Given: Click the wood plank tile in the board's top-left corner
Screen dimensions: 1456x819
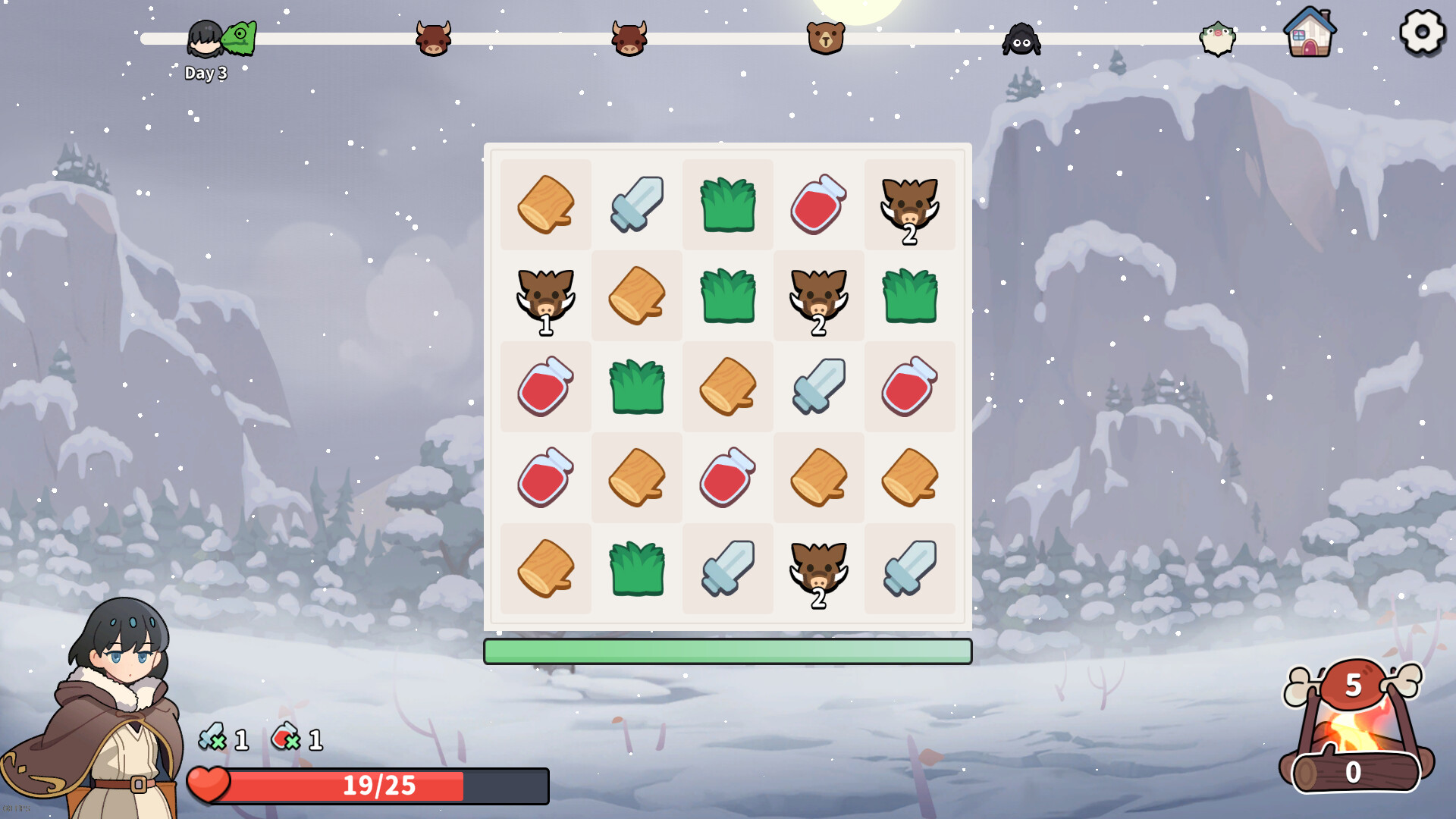Looking at the screenshot, I should click(545, 205).
